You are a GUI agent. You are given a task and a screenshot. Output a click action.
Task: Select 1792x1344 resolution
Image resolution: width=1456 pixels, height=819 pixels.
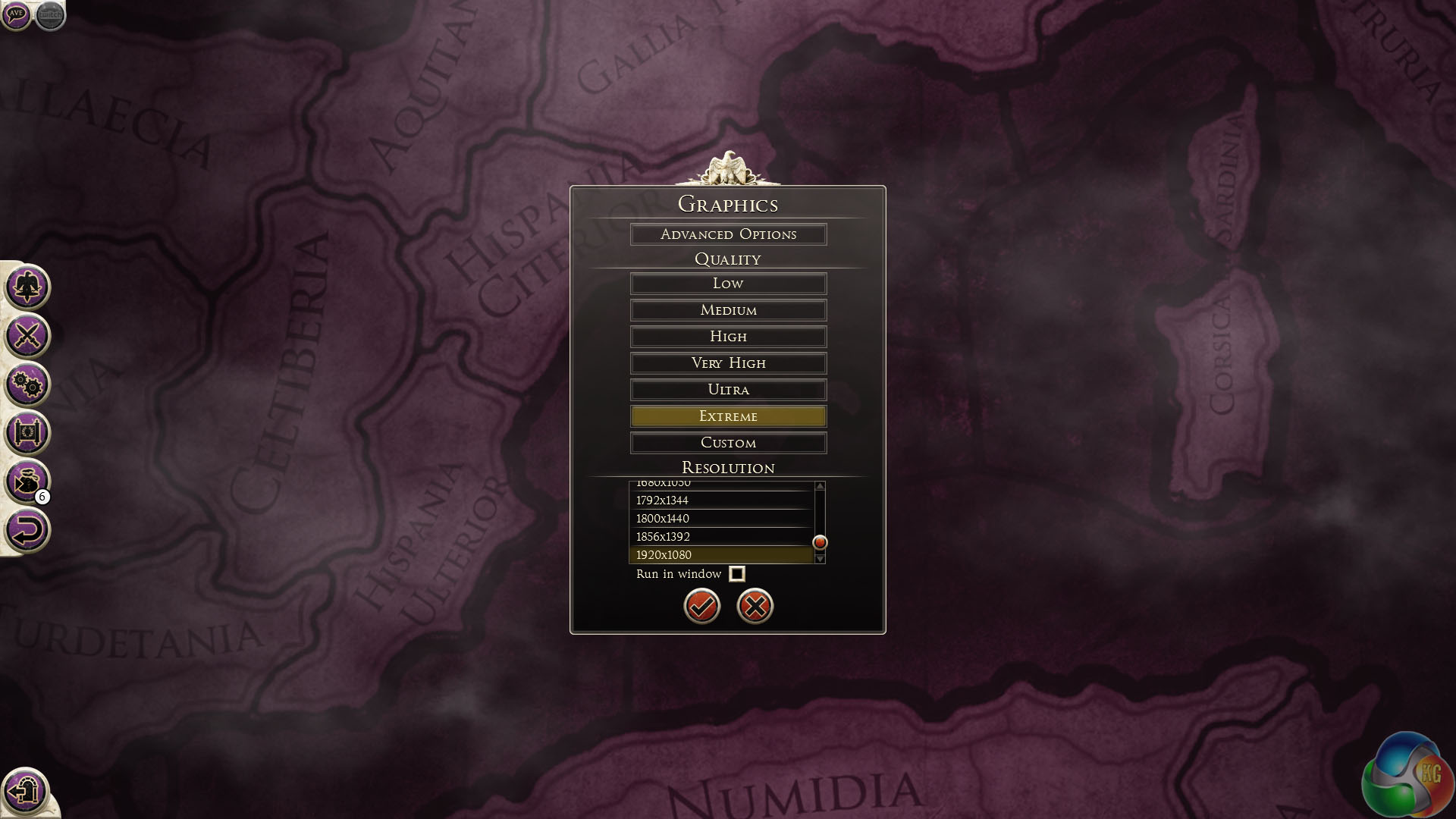click(x=720, y=500)
